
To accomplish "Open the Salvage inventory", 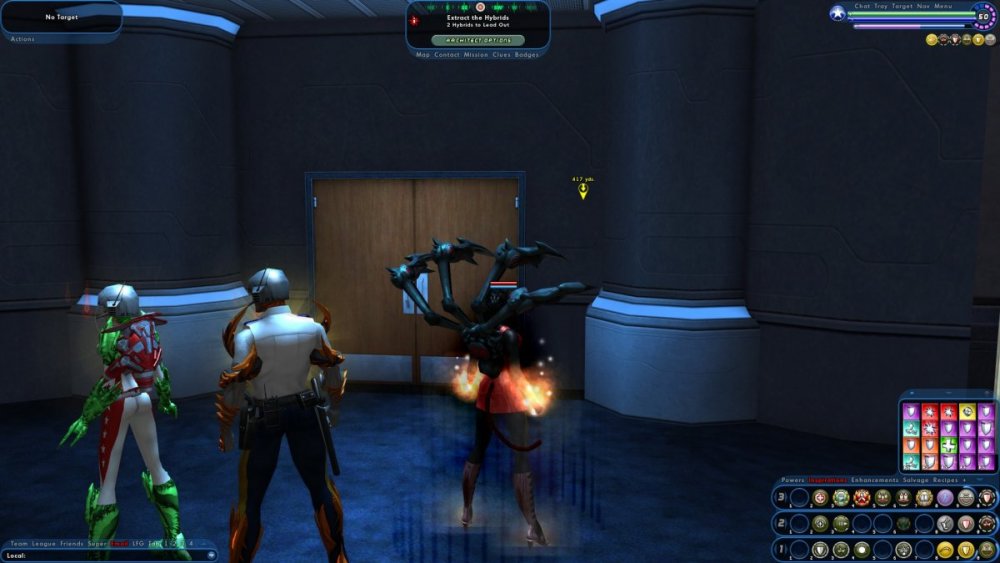I will (x=915, y=480).
